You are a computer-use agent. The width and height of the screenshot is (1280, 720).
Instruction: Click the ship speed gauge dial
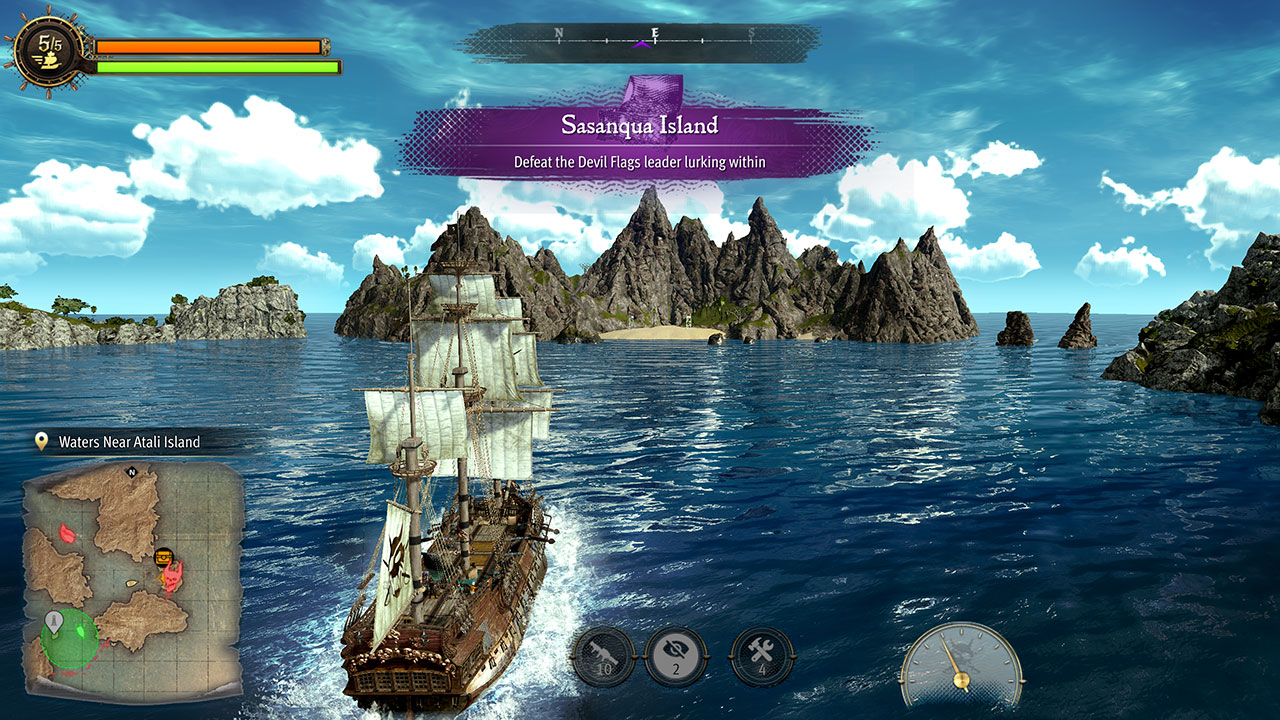(960, 664)
